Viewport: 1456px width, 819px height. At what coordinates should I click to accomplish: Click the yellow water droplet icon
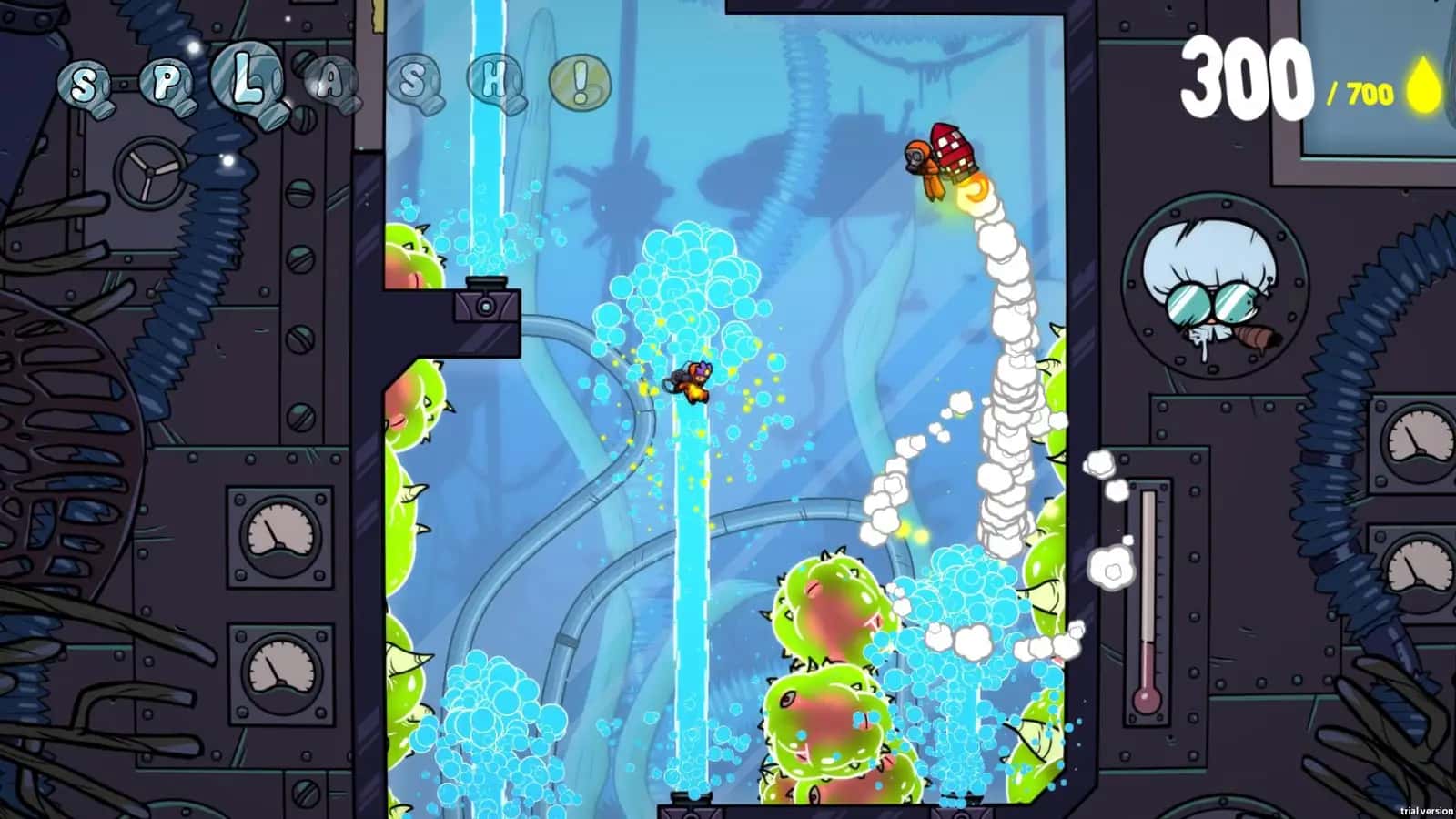coord(1422,82)
